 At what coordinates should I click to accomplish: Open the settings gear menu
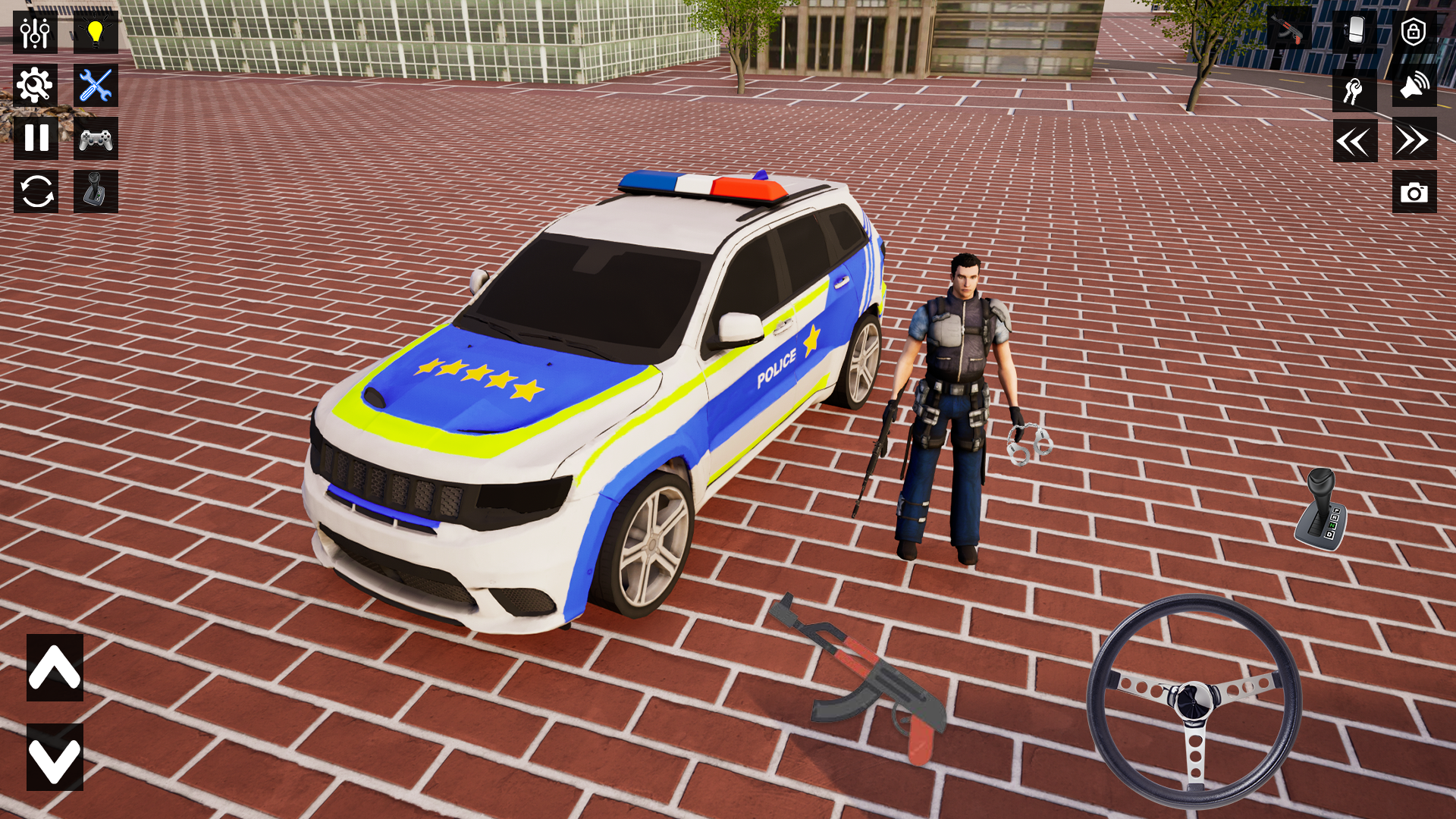click(35, 85)
